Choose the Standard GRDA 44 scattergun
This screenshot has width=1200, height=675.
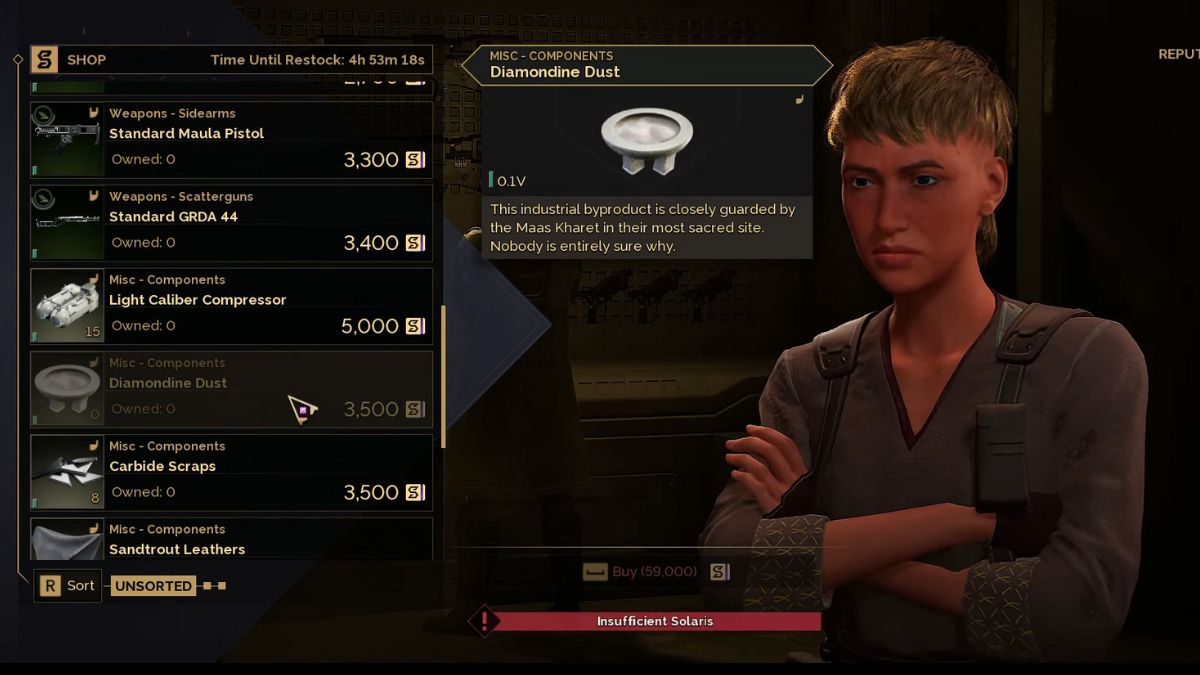pos(232,223)
